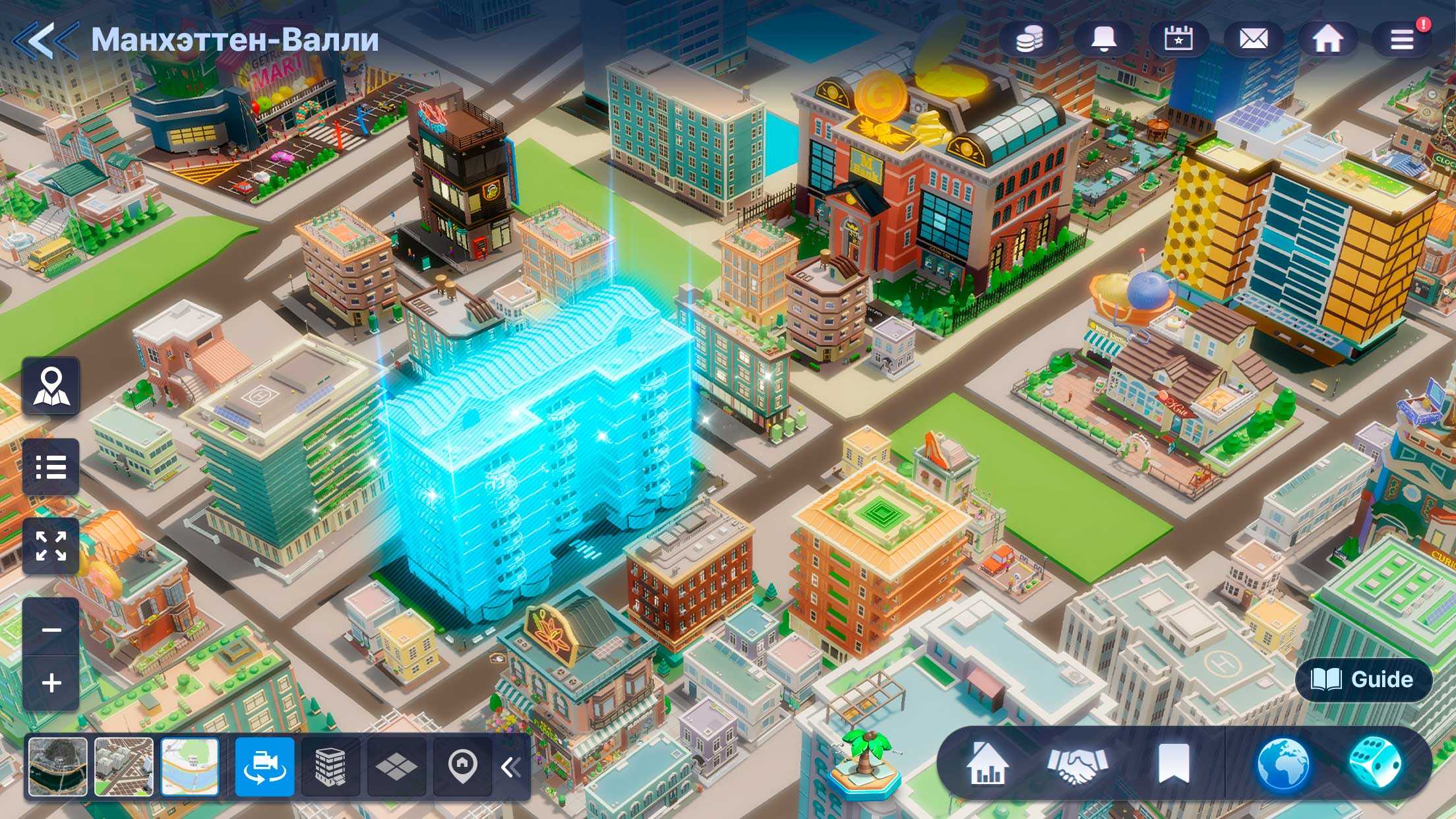Open the mail envelope inbox
Viewport: 1456px width, 819px height.
click(x=1254, y=40)
